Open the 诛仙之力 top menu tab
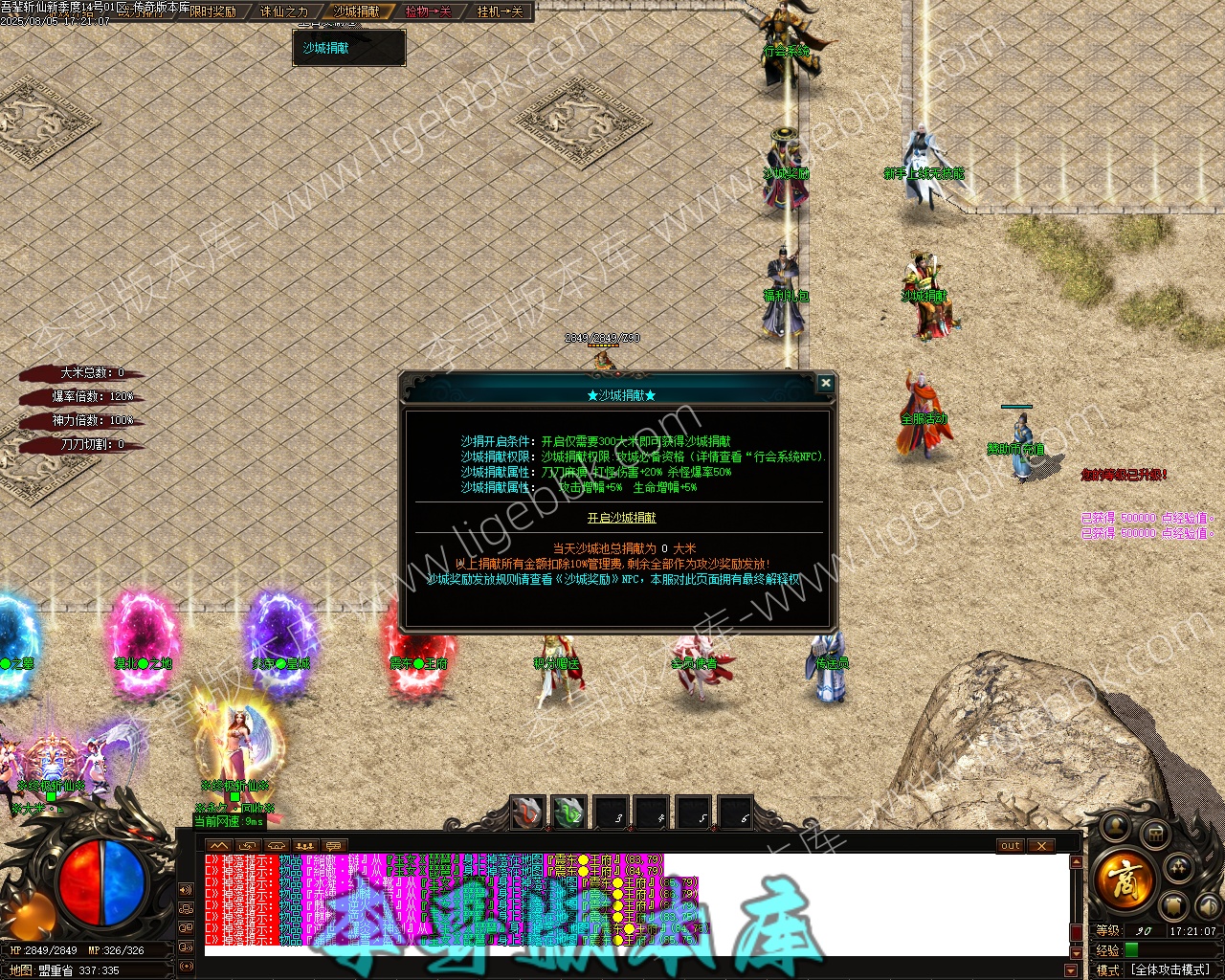1225x980 pixels. [284, 11]
